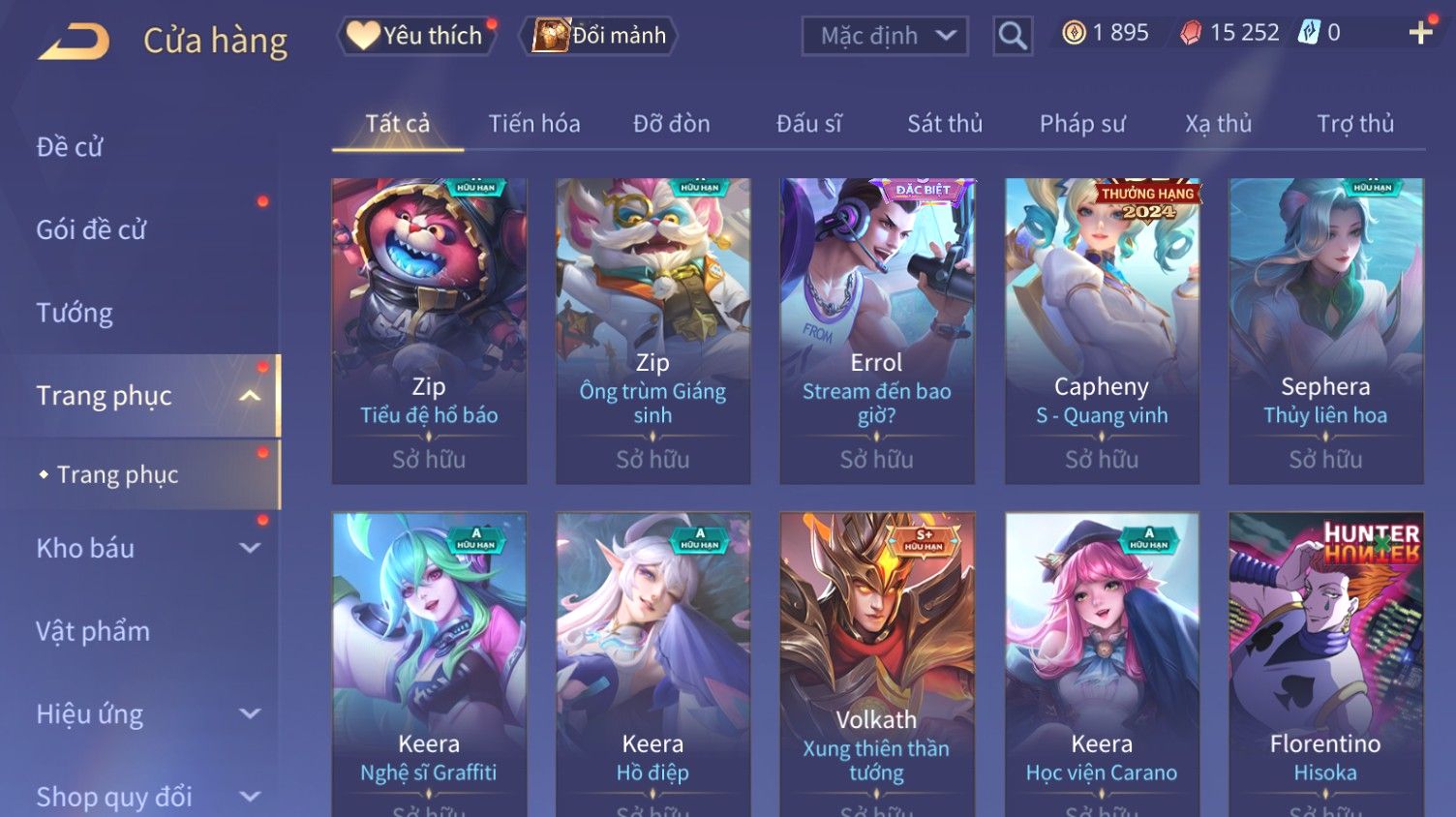Screen dimensions: 1456x817
Task: Select the Pháp sư tab
Action: [1081, 124]
